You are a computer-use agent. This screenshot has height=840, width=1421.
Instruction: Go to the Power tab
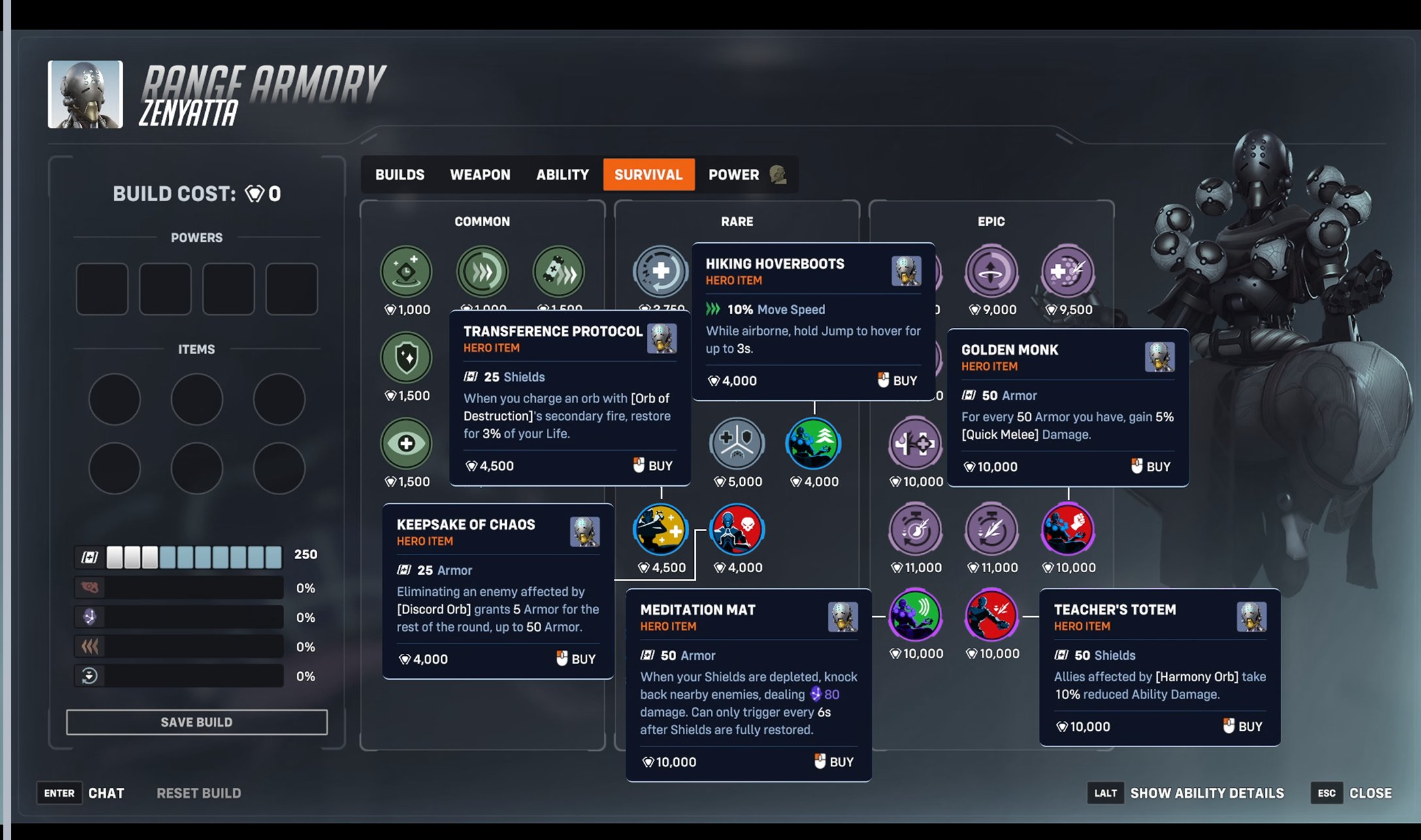(734, 174)
